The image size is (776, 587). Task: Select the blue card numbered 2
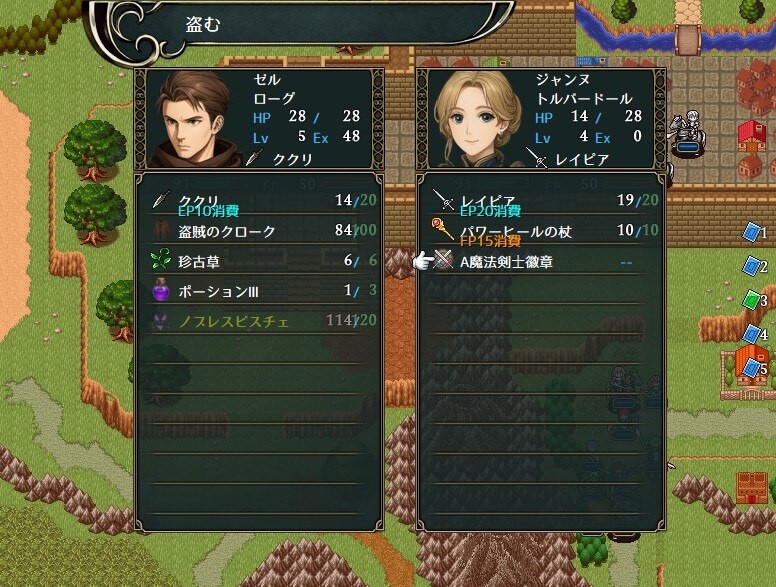752,267
